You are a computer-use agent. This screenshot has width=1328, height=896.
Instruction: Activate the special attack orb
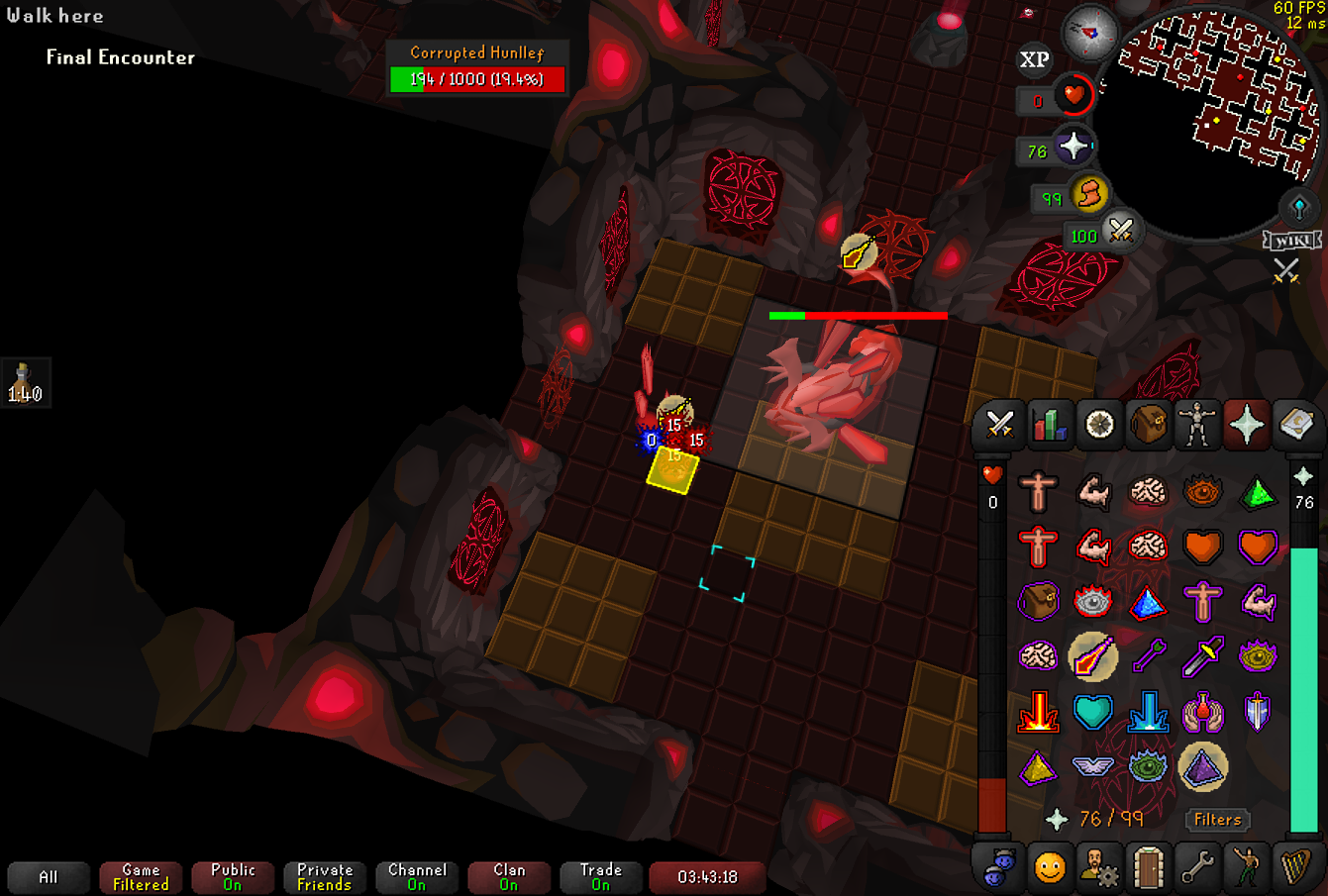1120,232
